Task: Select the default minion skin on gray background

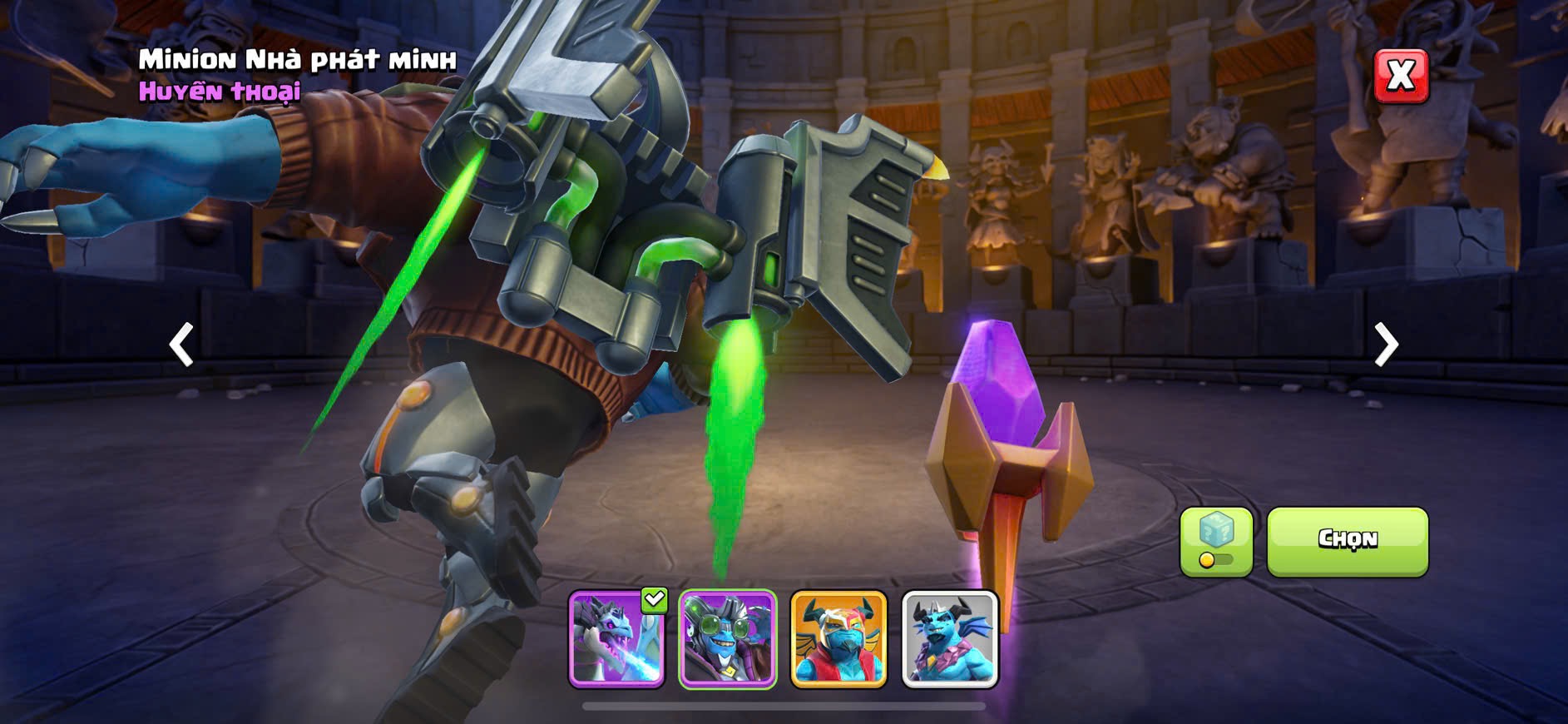Action: [x=950, y=638]
